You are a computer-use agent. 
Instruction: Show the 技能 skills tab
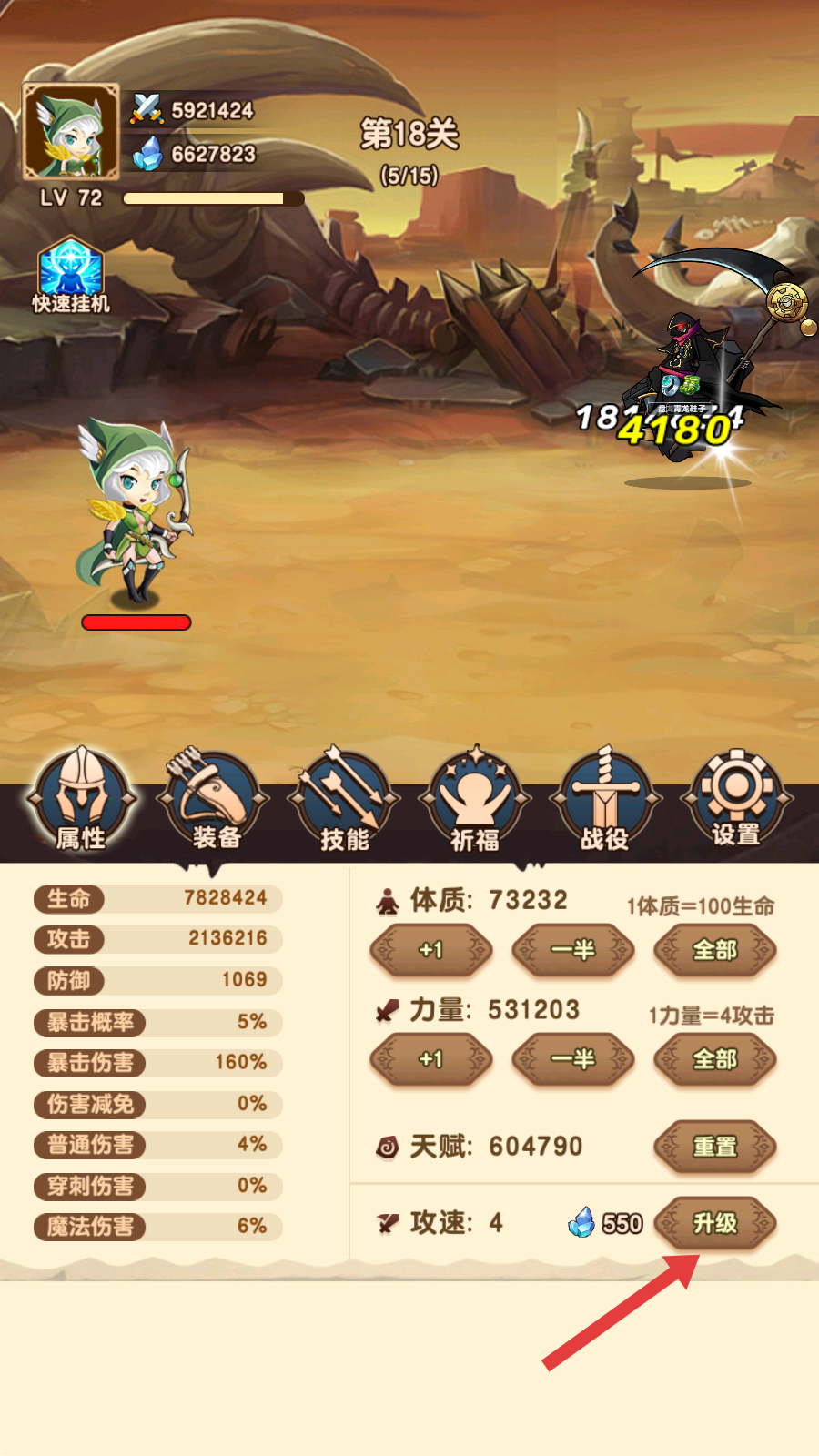[x=344, y=801]
